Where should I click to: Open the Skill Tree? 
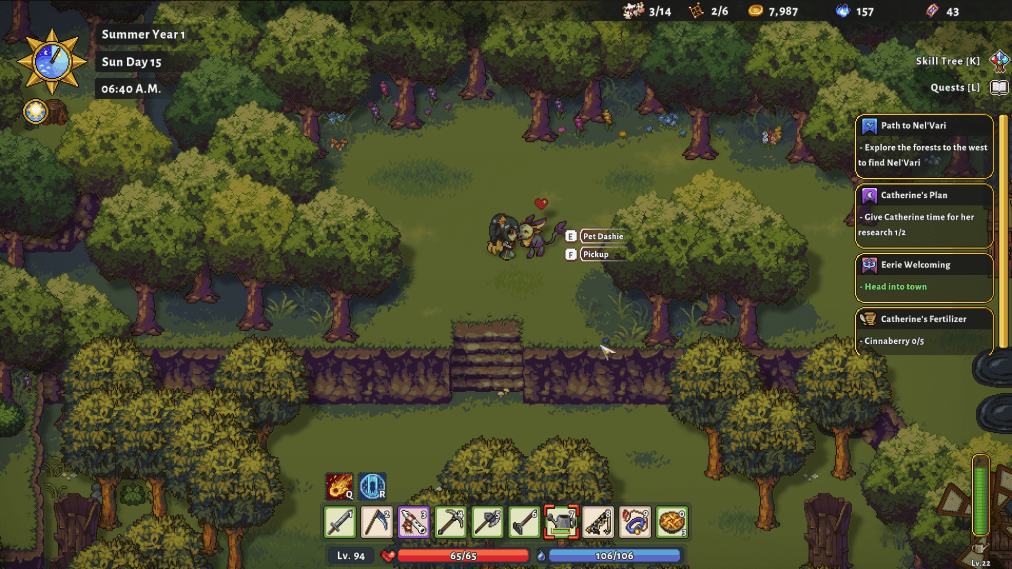(999, 61)
